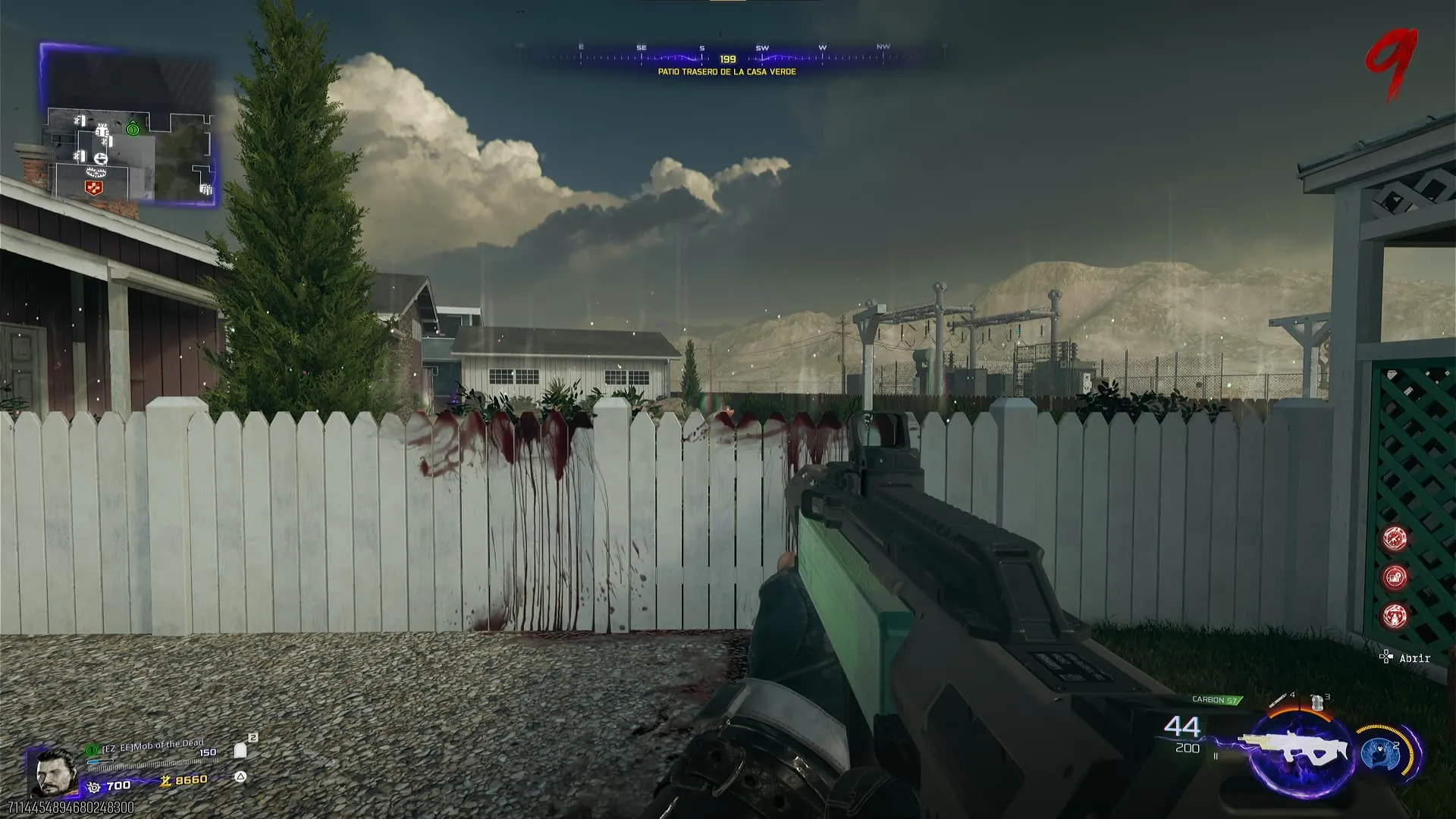Click the green player marker on the minimap
This screenshot has width=1456, height=819.
click(x=133, y=129)
